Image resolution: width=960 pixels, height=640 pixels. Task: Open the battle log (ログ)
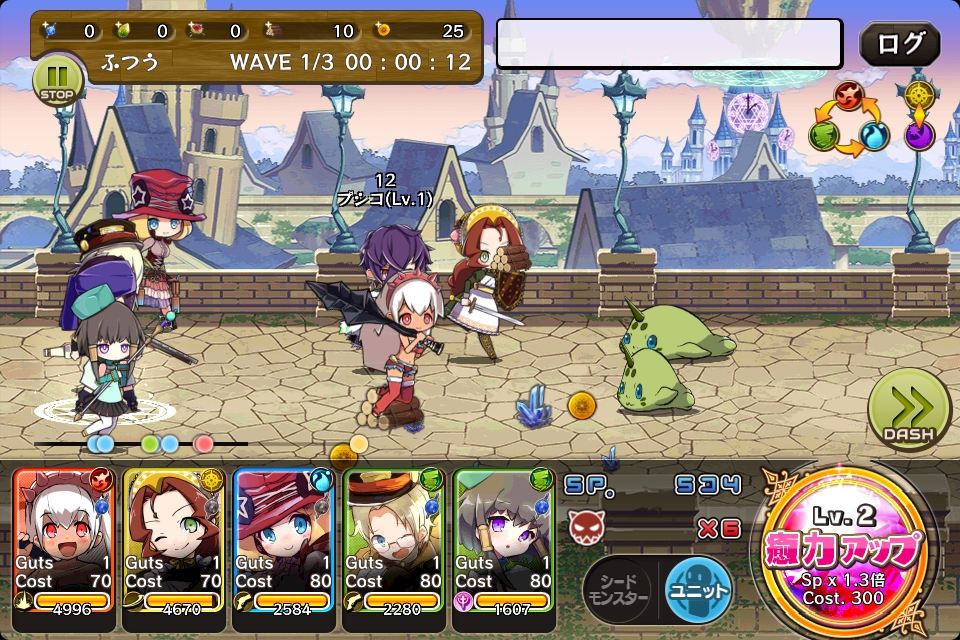click(x=899, y=45)
